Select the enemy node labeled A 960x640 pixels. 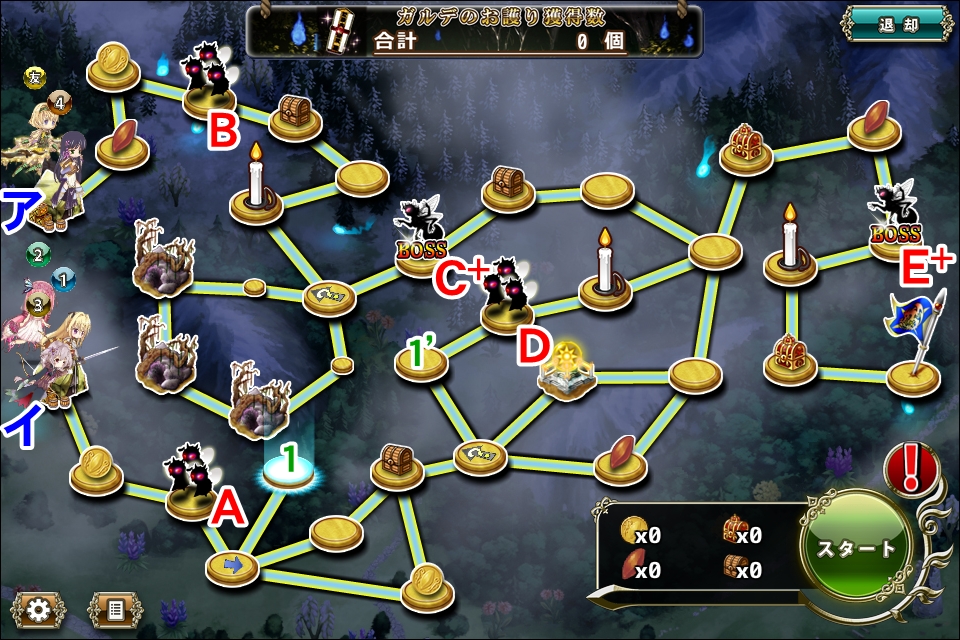(x=192, y=482)
